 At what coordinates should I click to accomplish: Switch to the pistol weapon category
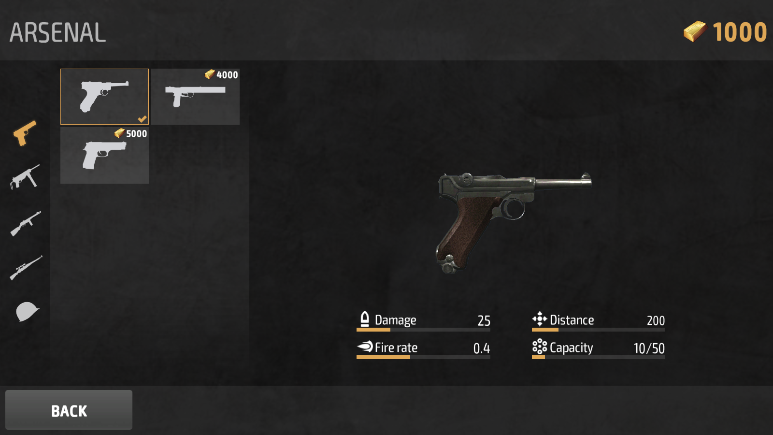pyautogui.click(x=25, y=133)
